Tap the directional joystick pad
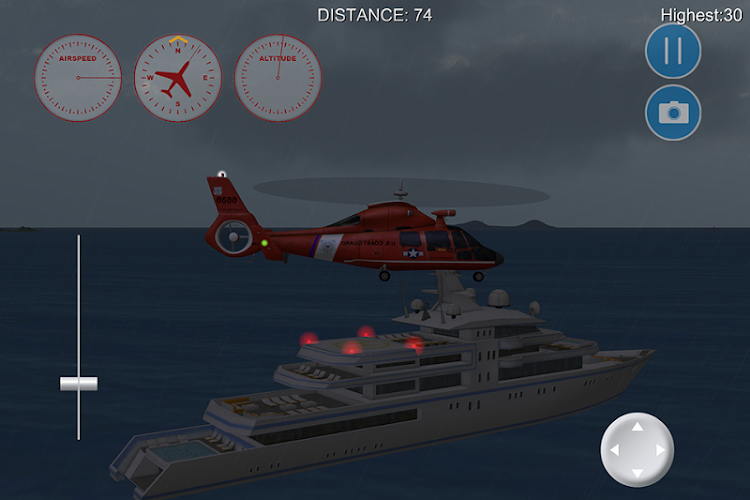Viewport: 750px width, 500px height. pyautogui.click(x=637, y=450)
